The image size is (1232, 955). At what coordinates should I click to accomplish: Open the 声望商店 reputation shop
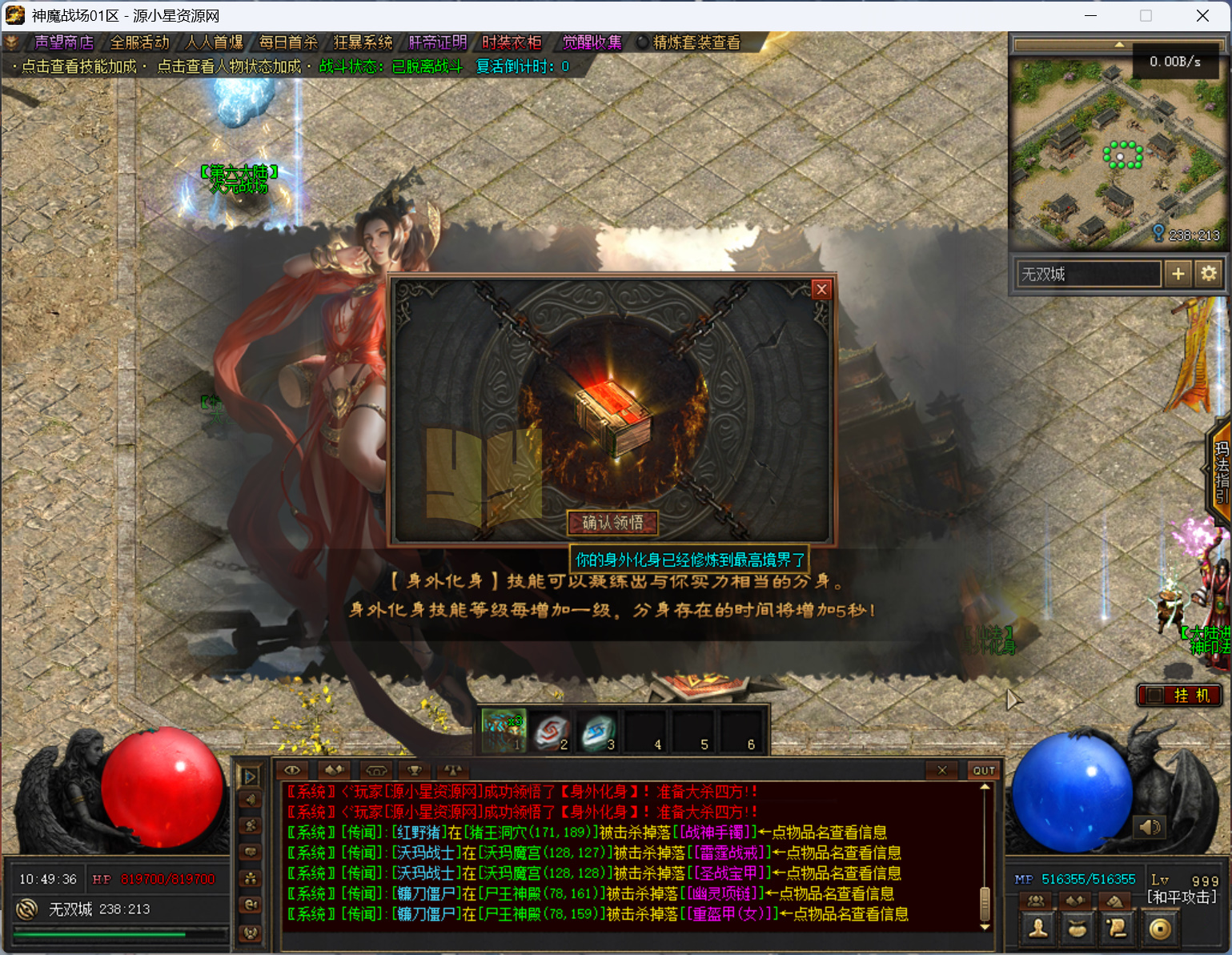pyautogui.click(x=63, y=42)
